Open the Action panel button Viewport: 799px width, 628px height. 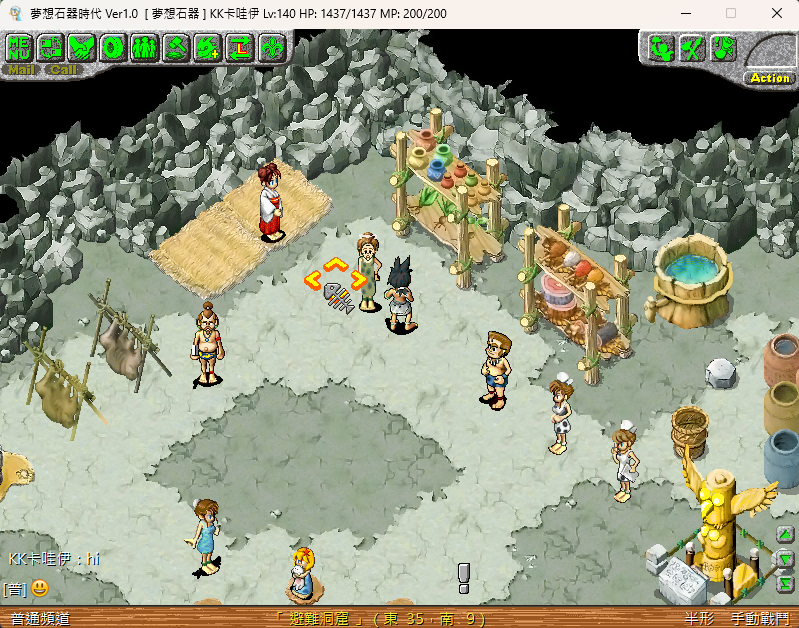coord(769,77)
